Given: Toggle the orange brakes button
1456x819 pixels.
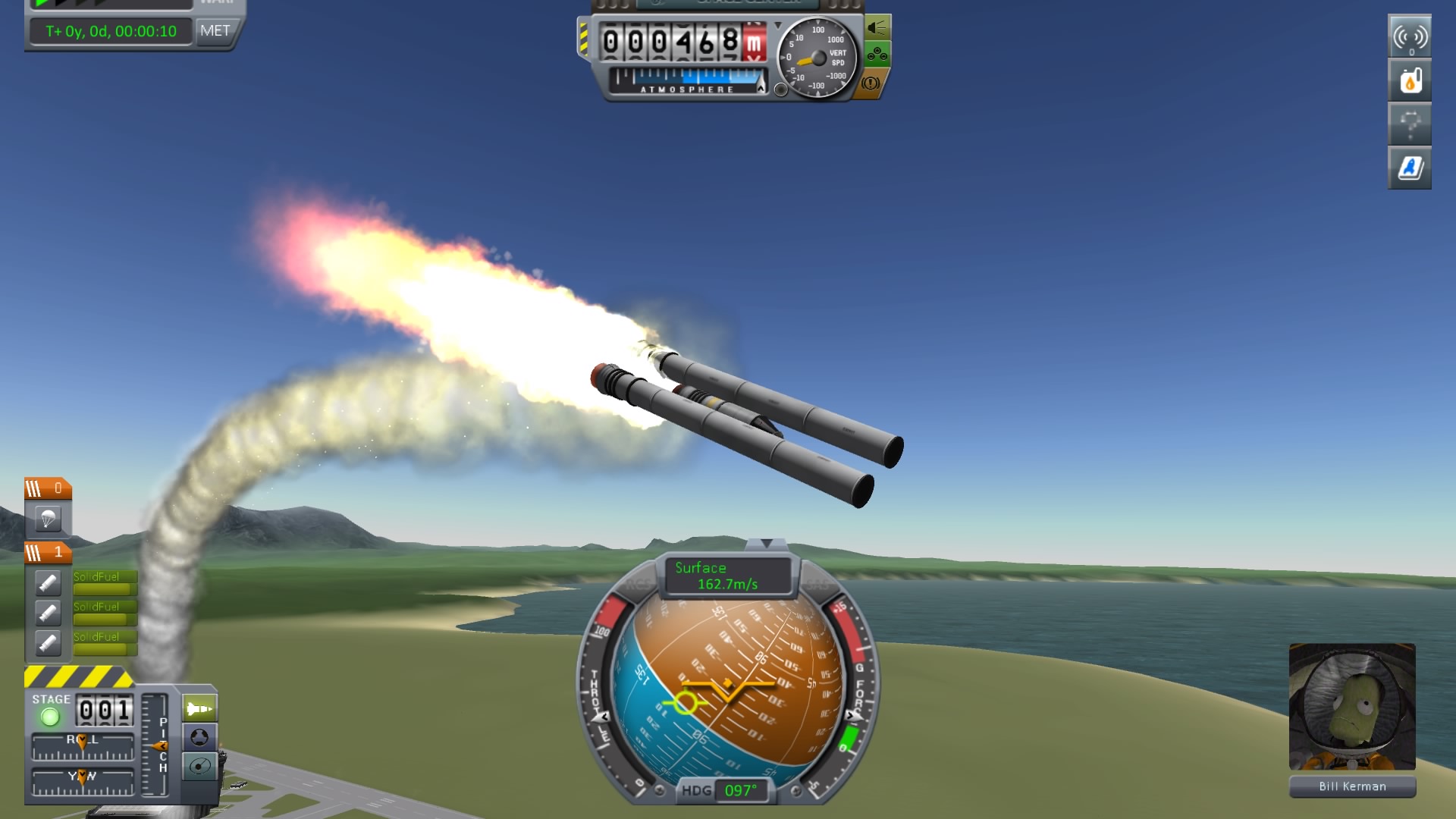Looking at the screenshot, I should (x=871, y=83).
